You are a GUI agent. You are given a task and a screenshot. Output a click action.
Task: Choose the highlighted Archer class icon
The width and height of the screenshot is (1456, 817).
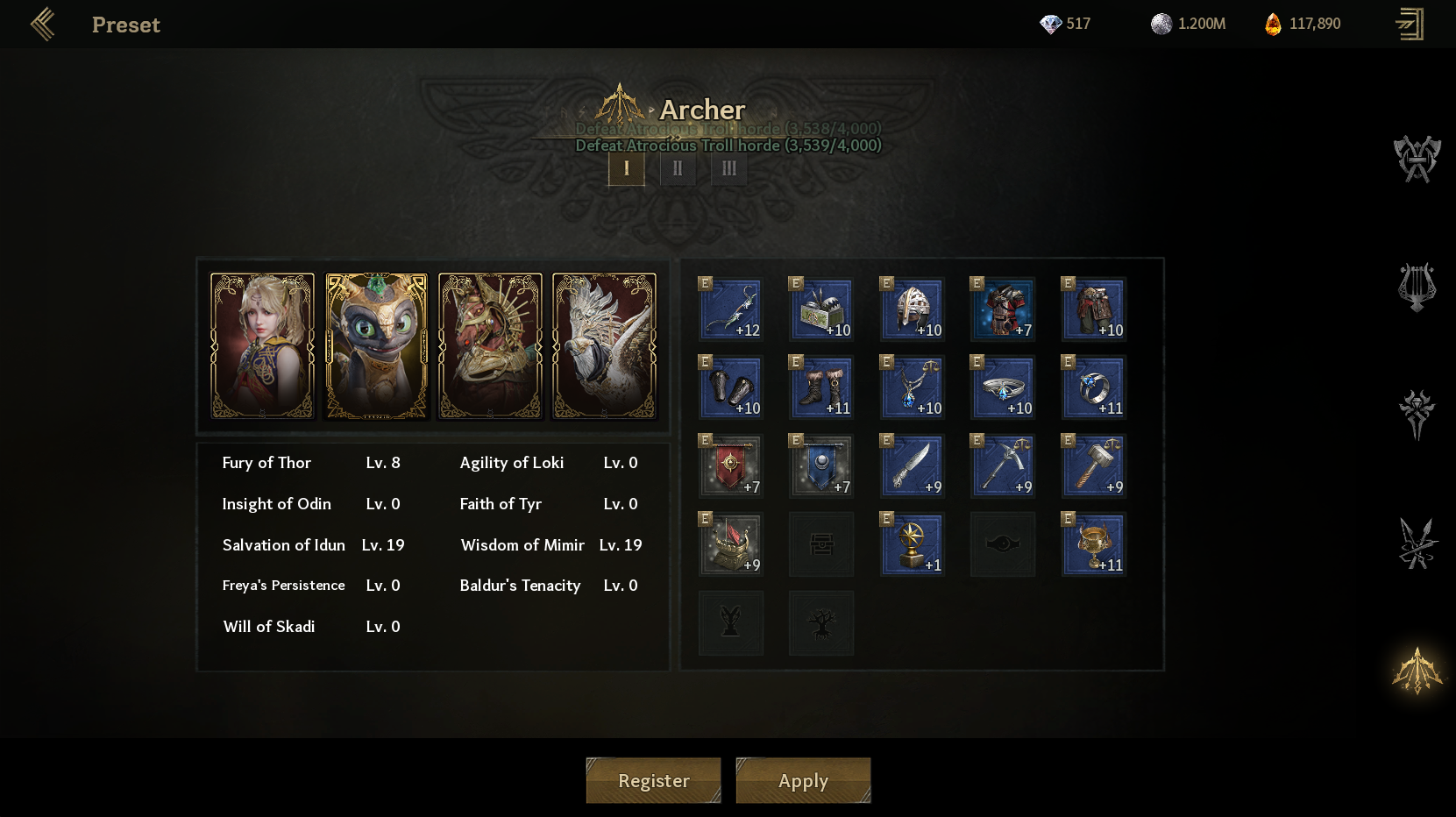point(1417,671)
